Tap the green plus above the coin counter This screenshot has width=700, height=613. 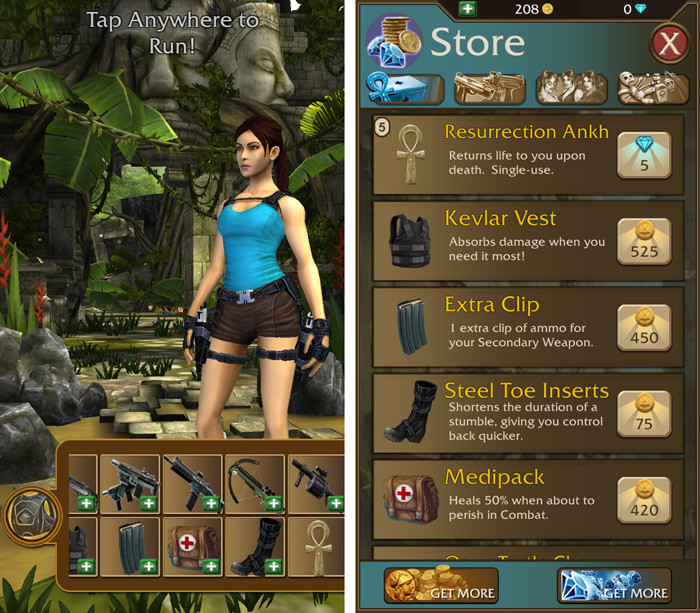pyautogui.click(x=468, y=9)
